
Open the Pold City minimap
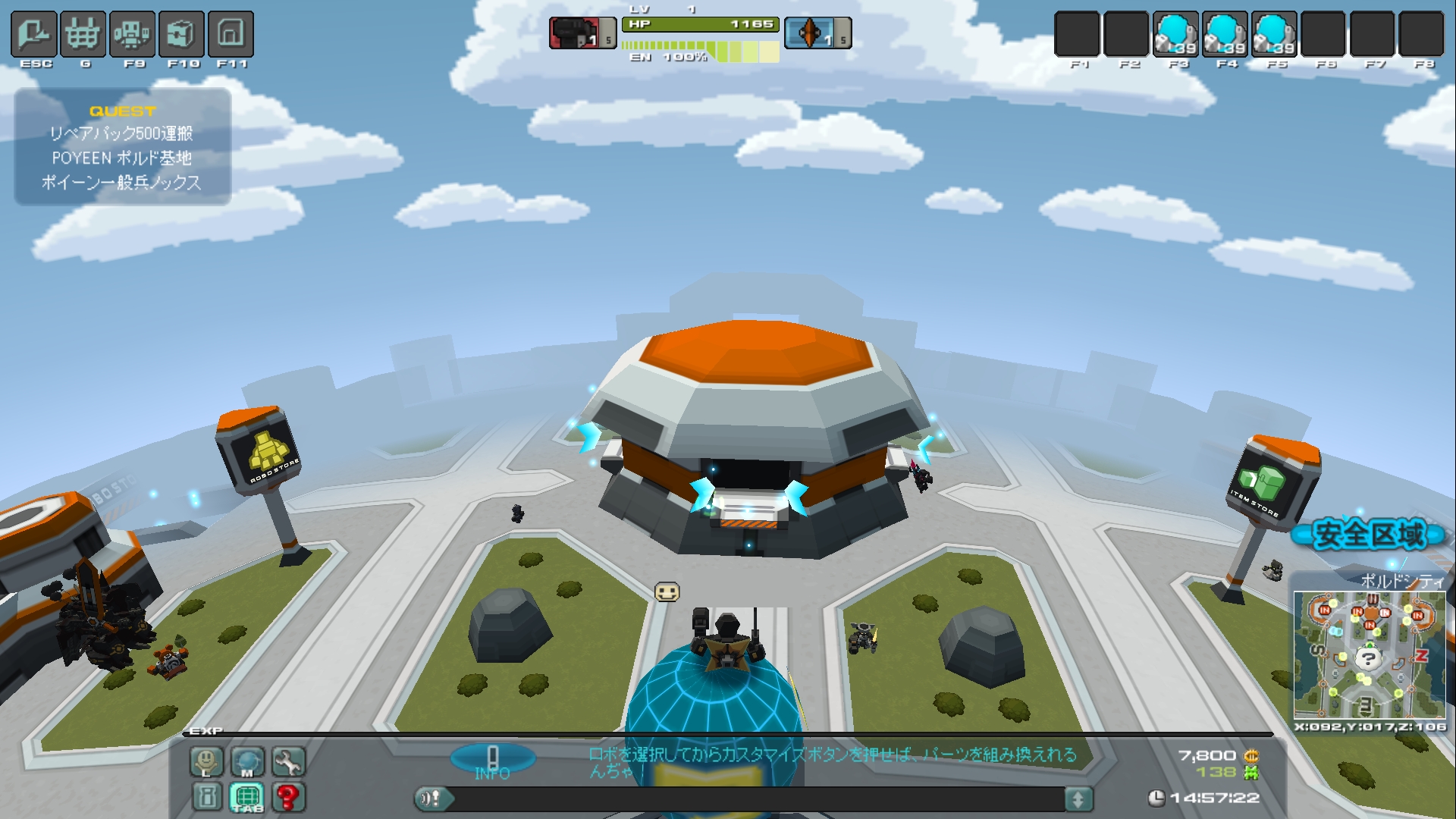(x=1369, y=654)
